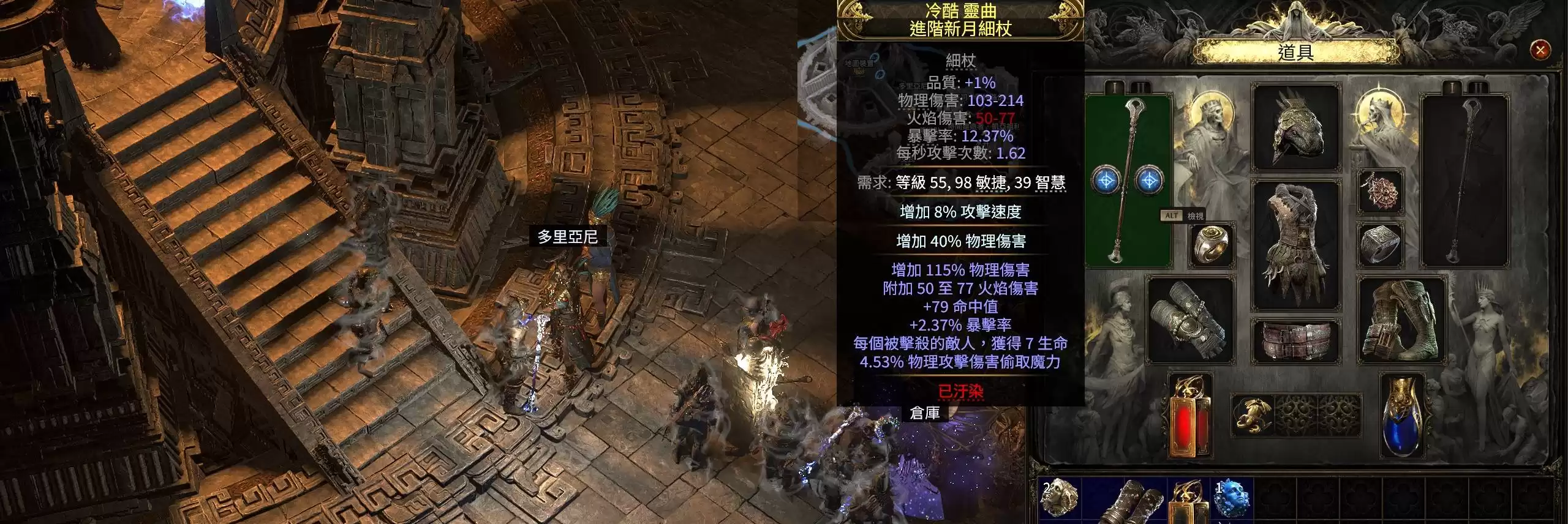
Task: Select the equipped leather body armour
Action: (1295, 244)
